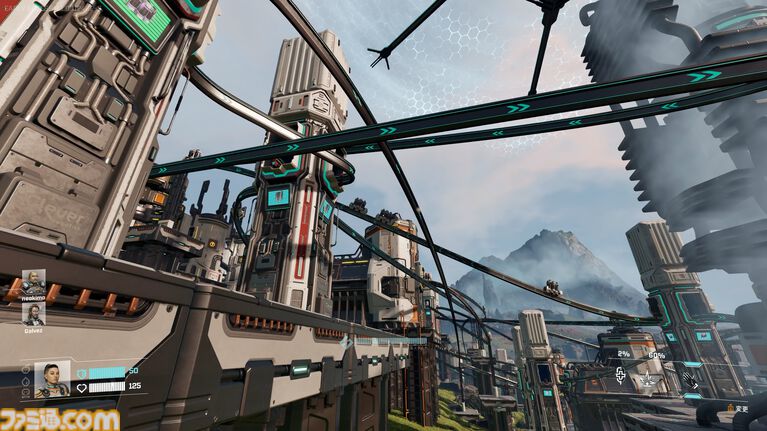
Task: Activate the healing cross ability icon
Action: (621, 376)
